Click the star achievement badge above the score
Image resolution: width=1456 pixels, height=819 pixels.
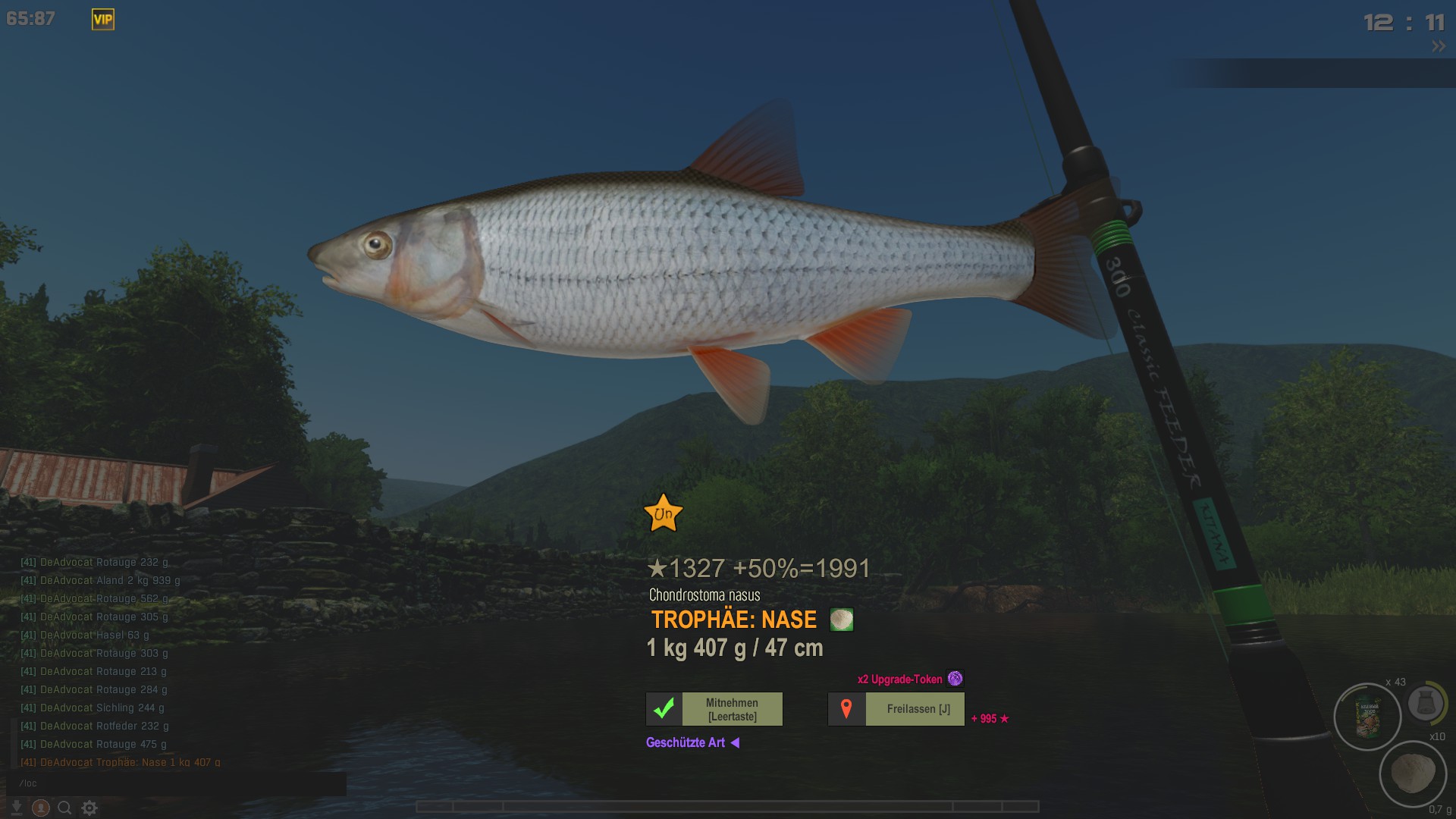click(663, 513)
